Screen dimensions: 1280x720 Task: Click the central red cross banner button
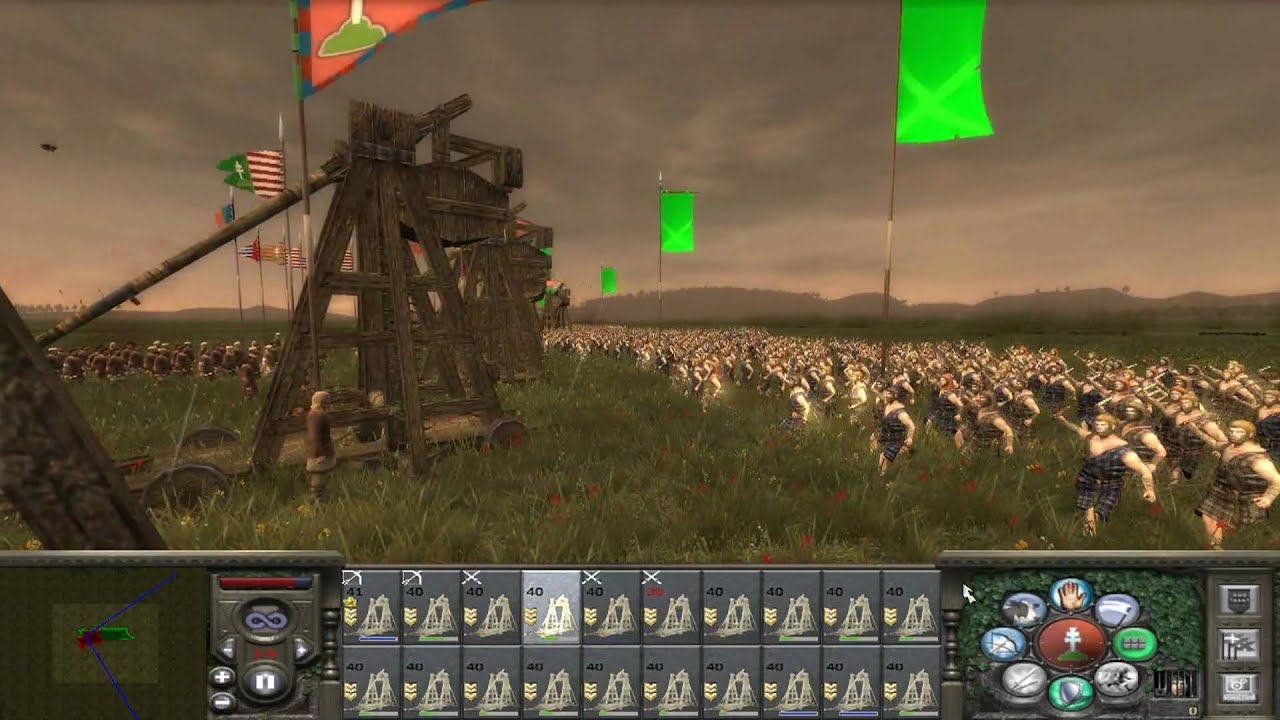click(1071, 645)
